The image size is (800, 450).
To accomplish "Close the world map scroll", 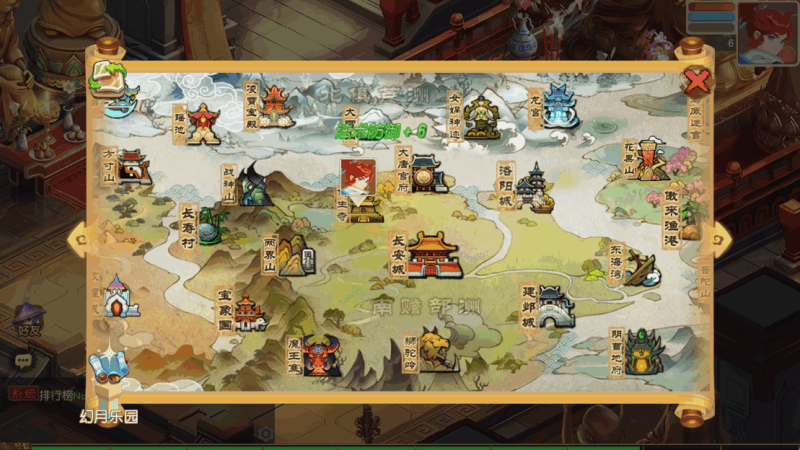I will [696, 80].
